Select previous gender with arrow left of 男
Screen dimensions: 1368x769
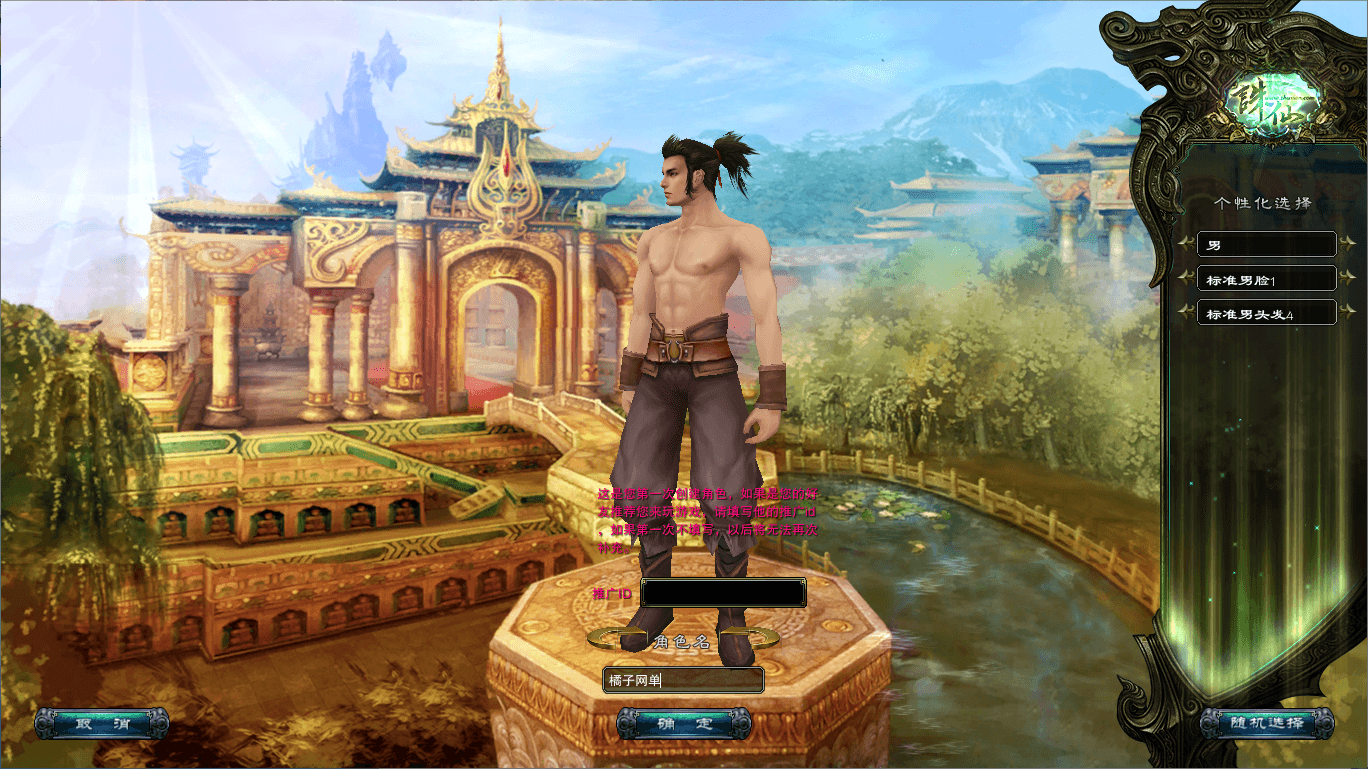coord(1186,244)
